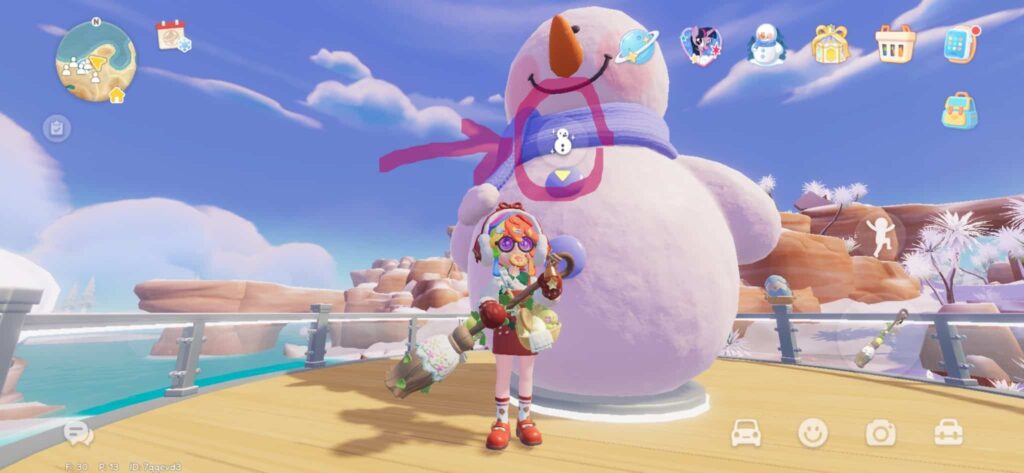
Task: Open the toolbox build menu
Action: 948,432
